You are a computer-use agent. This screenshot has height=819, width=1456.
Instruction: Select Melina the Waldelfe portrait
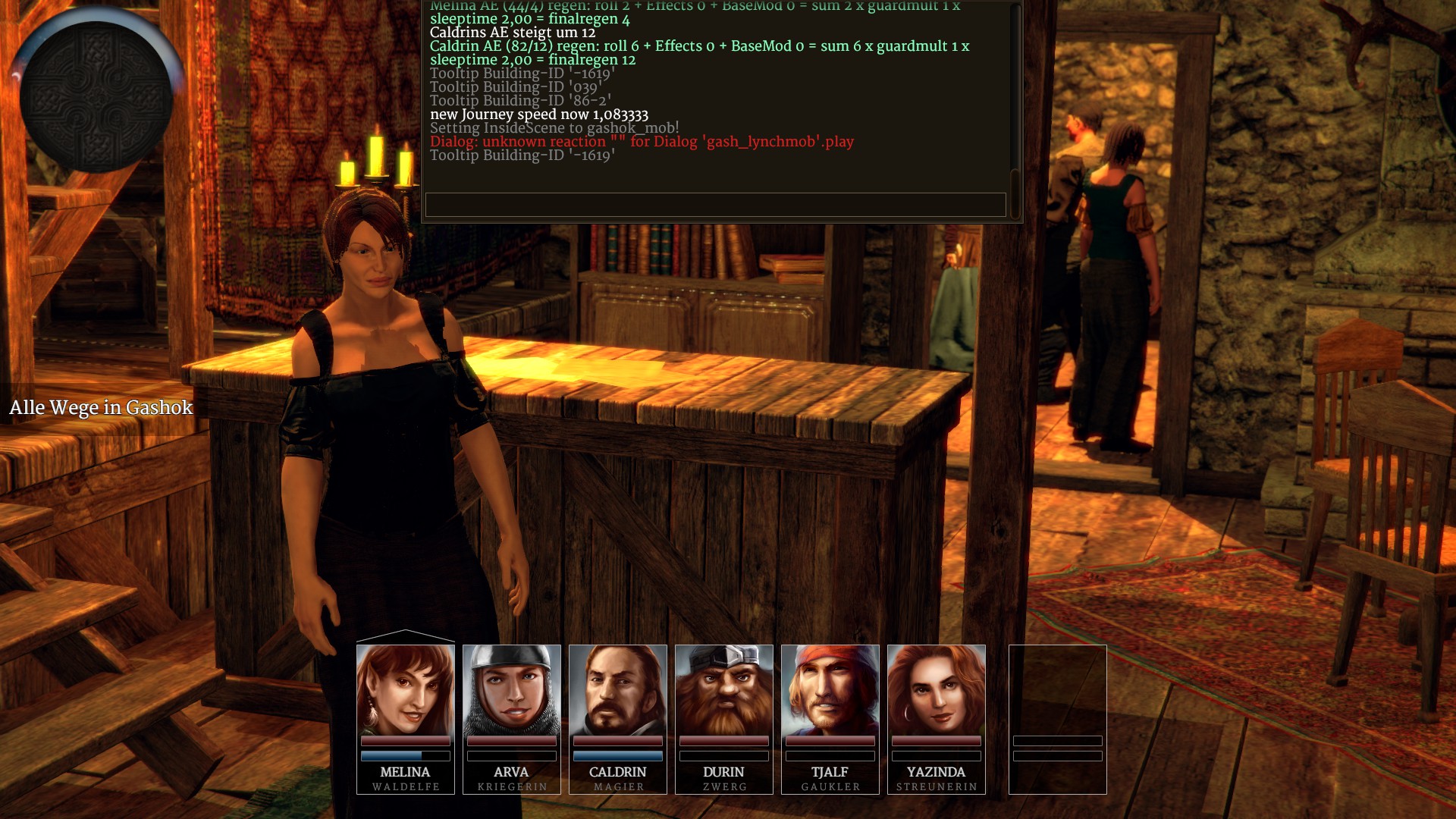click(405, 690)
